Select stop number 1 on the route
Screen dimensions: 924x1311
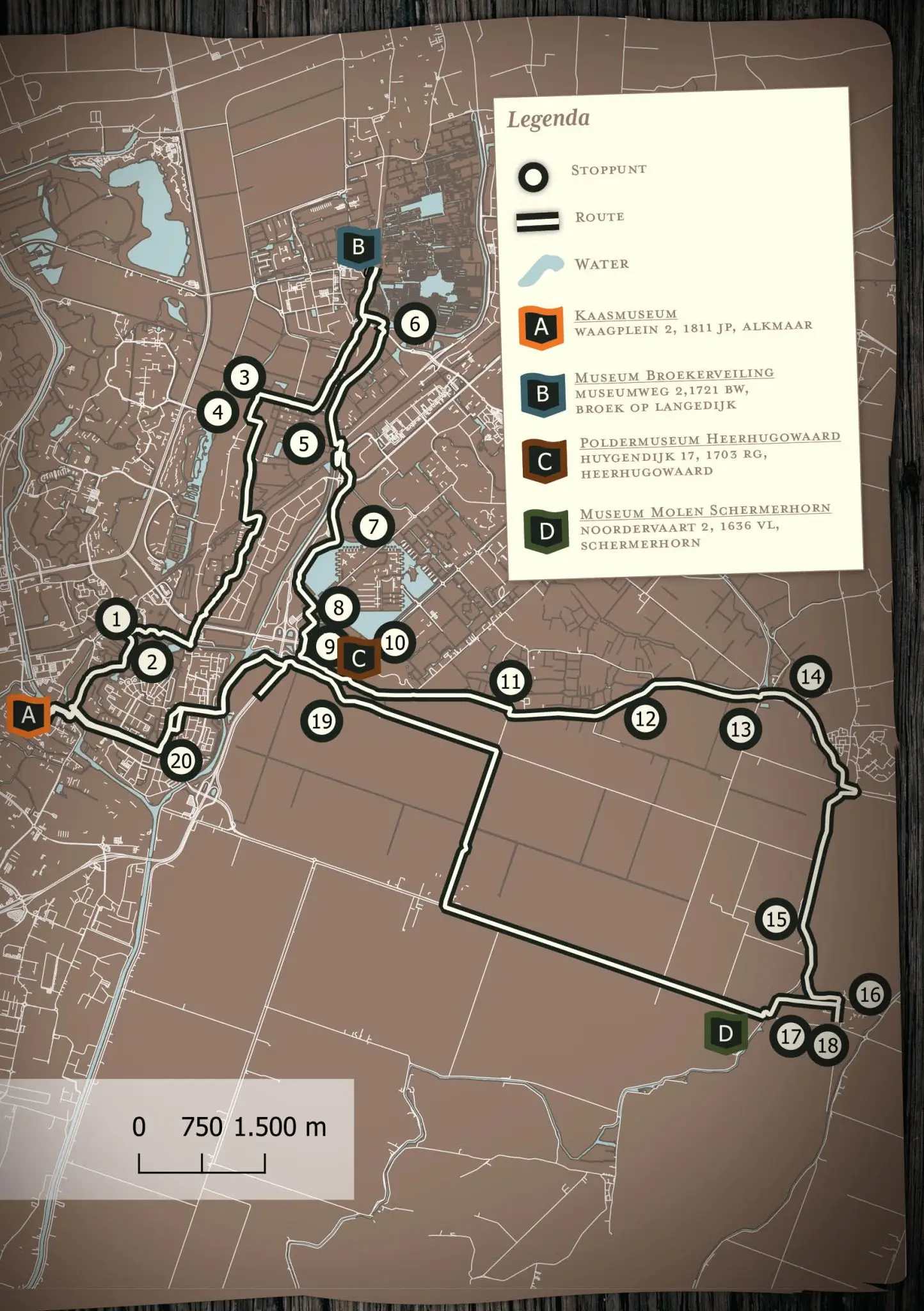[x=116, y=619]
